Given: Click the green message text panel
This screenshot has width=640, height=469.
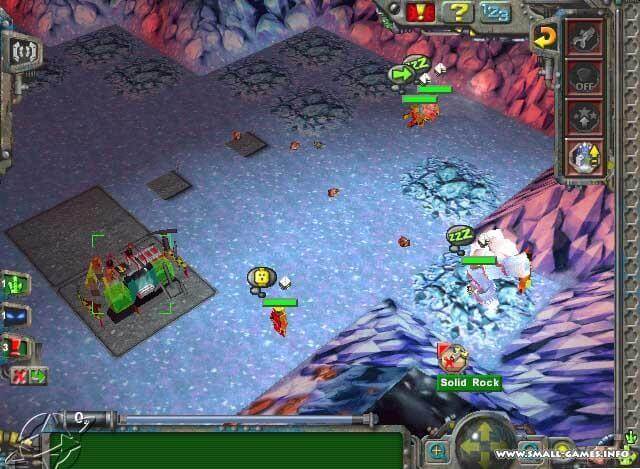Looking at the screenshot, I should coord(240,448).
